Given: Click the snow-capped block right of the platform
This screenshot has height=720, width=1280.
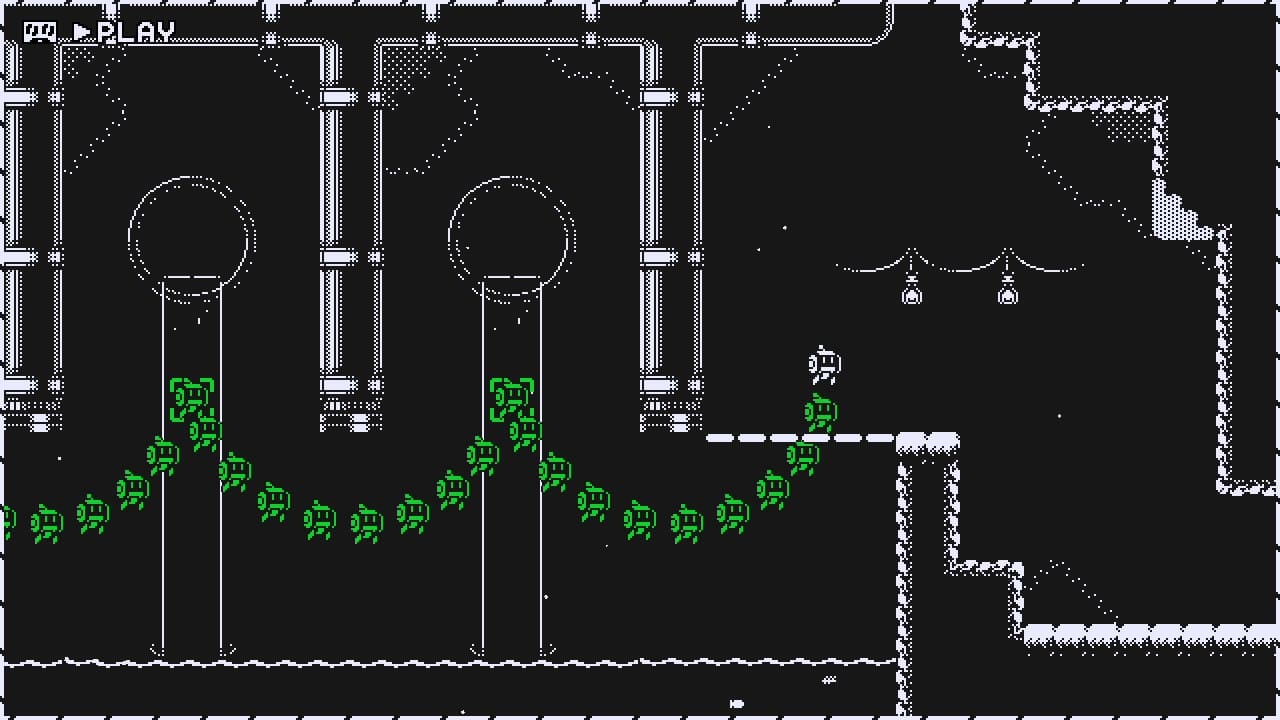Looking at the screenshot, I should tap(928, 440).
